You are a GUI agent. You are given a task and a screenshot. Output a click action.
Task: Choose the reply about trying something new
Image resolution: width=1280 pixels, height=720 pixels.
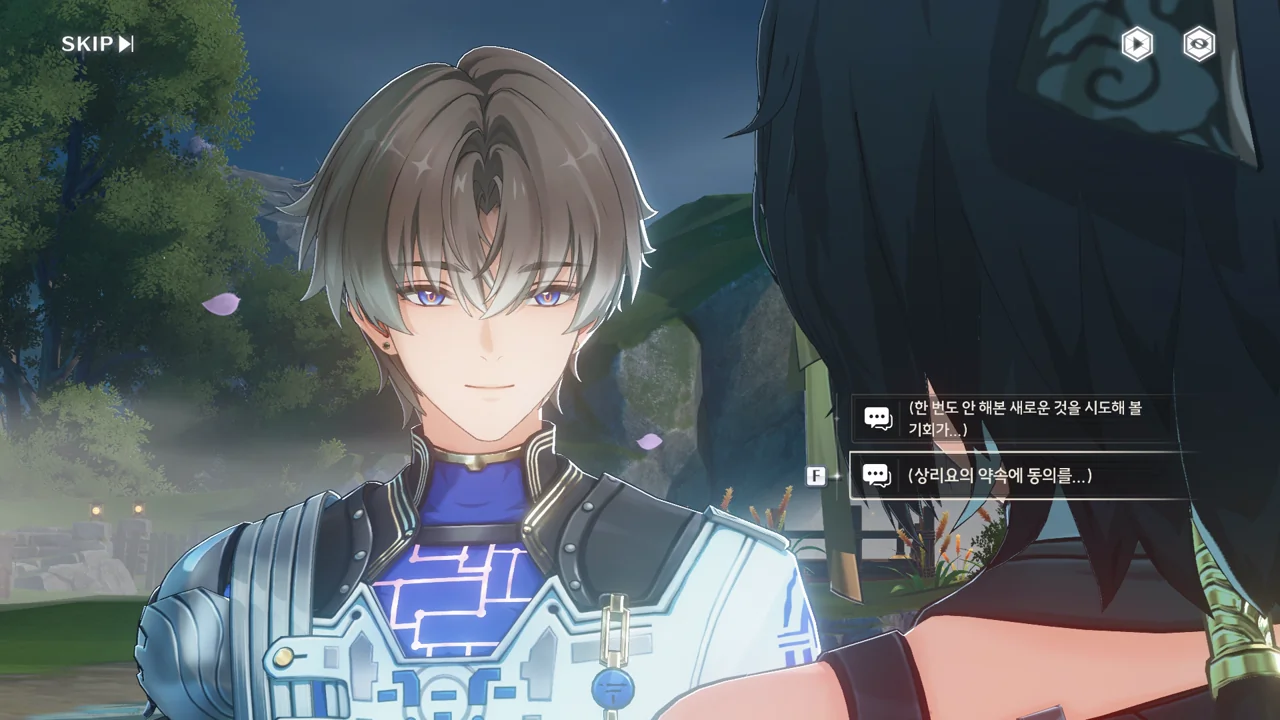(1020, 418)
